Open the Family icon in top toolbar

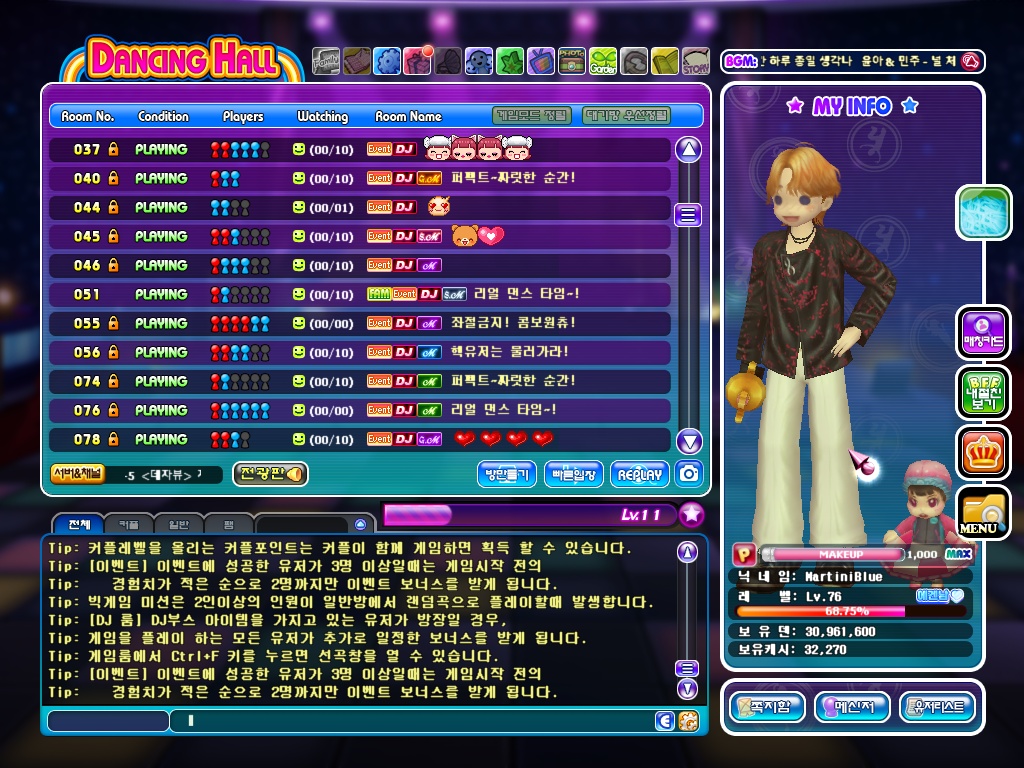tap(326, 62)
